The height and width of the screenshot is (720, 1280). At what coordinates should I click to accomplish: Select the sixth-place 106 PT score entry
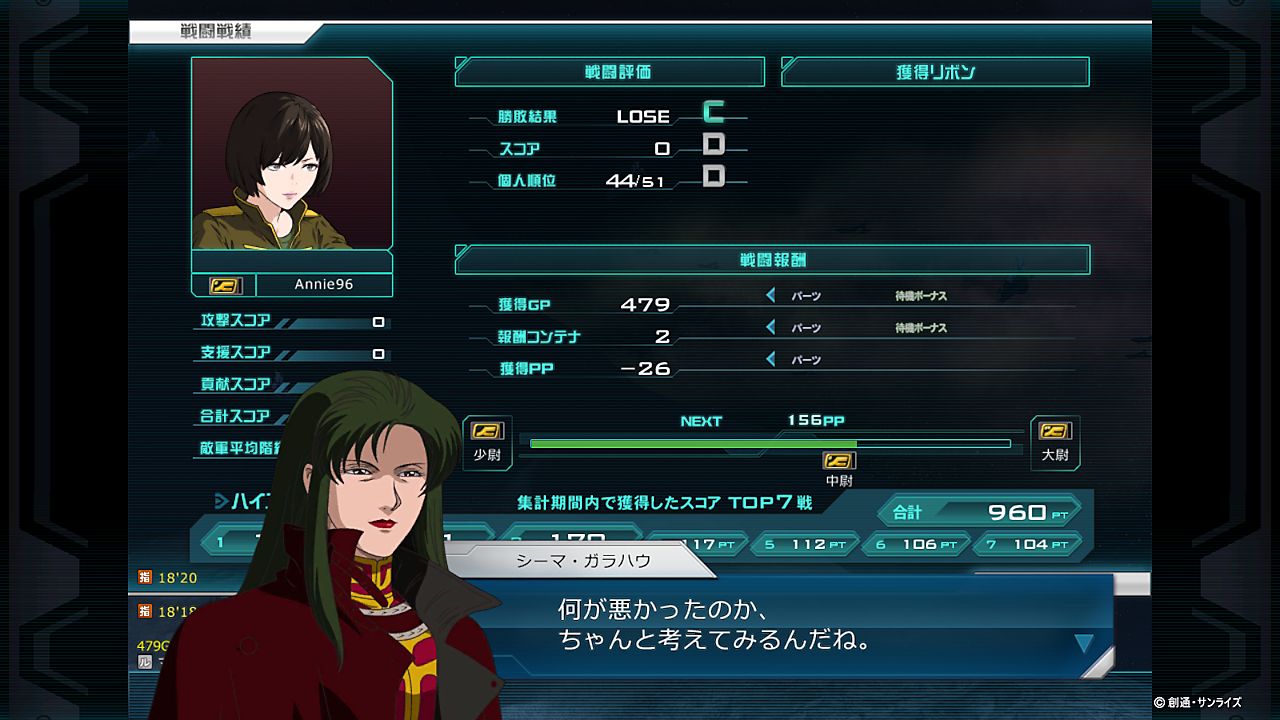coord(916,545)
